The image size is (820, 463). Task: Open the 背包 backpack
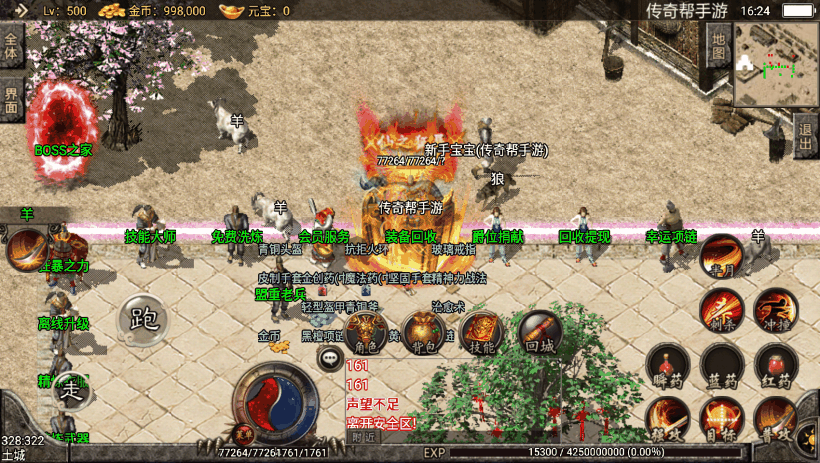coord(424,331)
